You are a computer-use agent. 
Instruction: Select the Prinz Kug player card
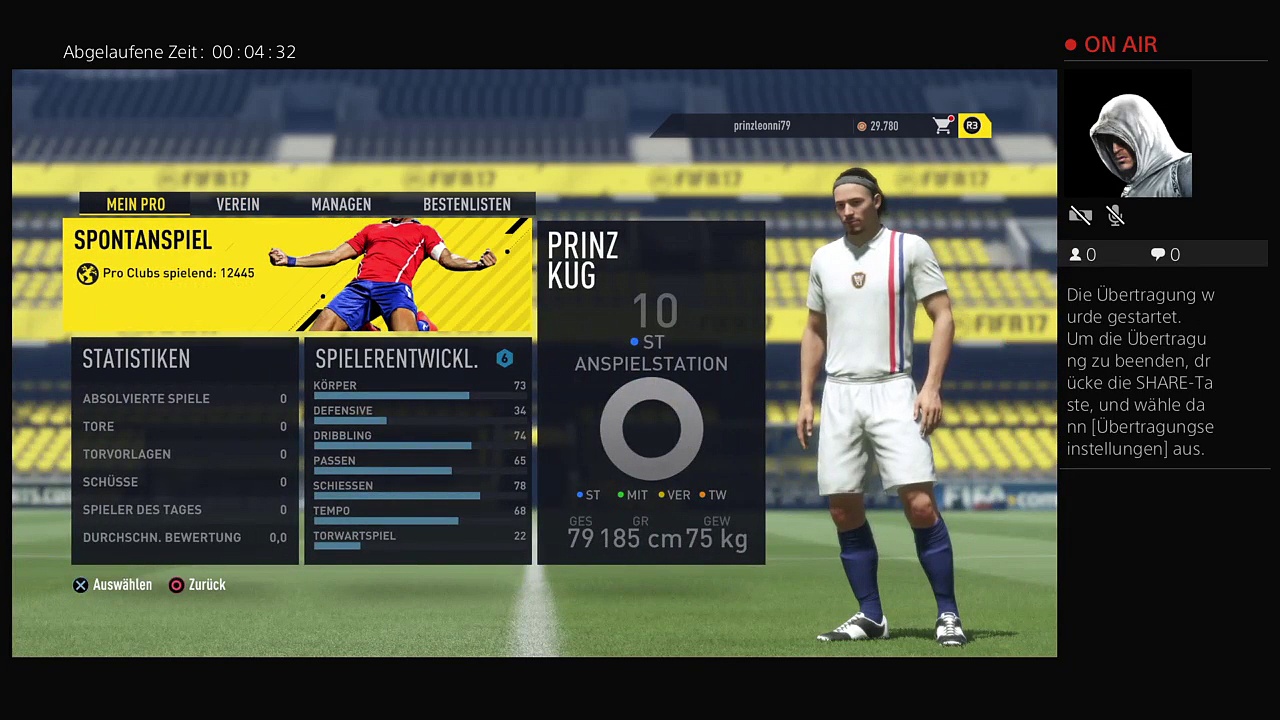coord(651,393)
